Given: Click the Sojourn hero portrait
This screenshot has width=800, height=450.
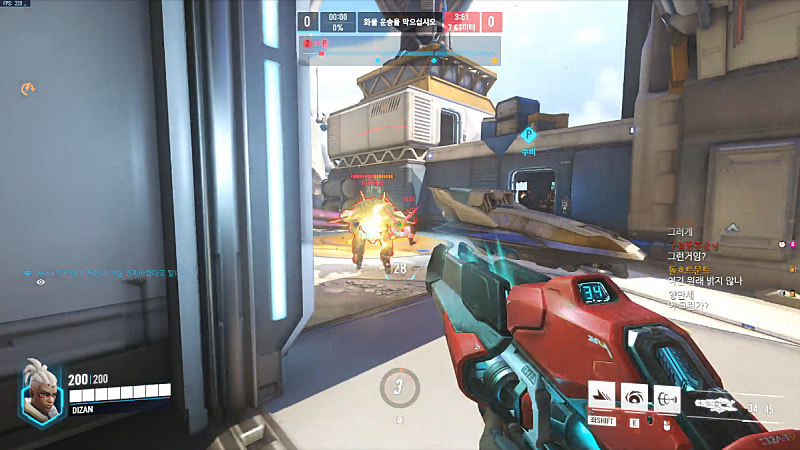Looking at the screenshot, I should coord(42,391).
